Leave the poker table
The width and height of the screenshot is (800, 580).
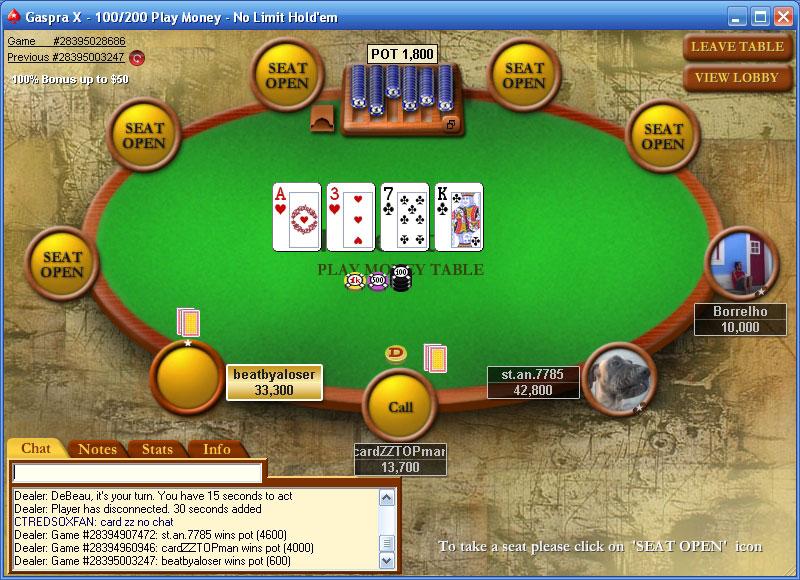(737, 47)
